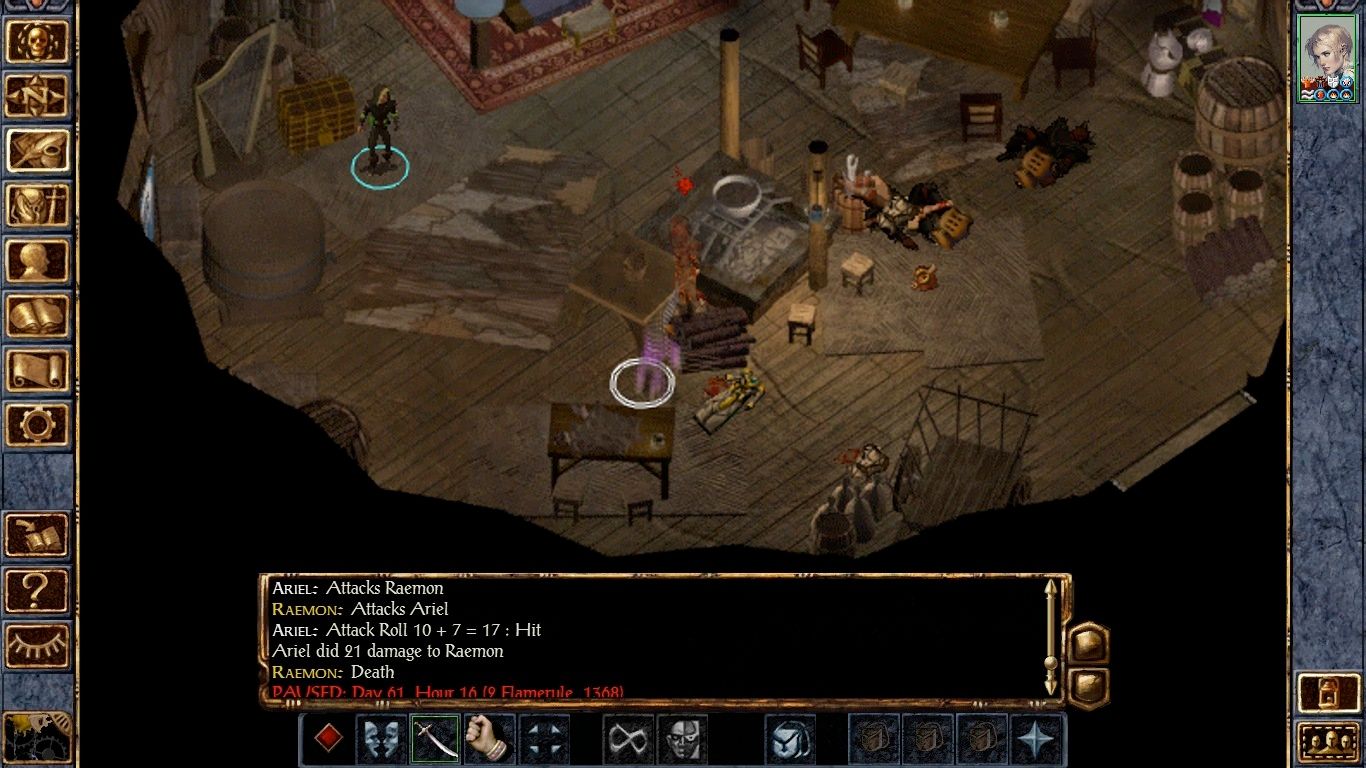Select the masks dialogue action
This screenshot has width=1366, height=768.
click(382, 738)
